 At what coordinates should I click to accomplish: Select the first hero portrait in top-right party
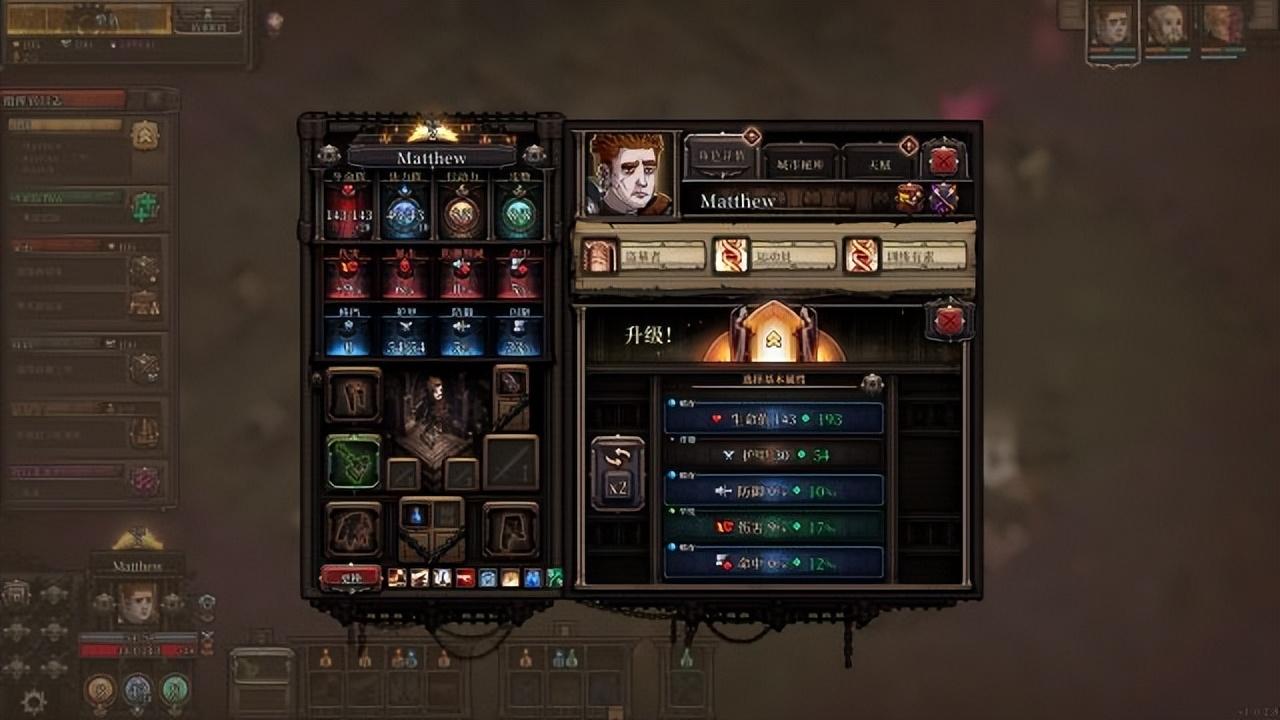1112,28
